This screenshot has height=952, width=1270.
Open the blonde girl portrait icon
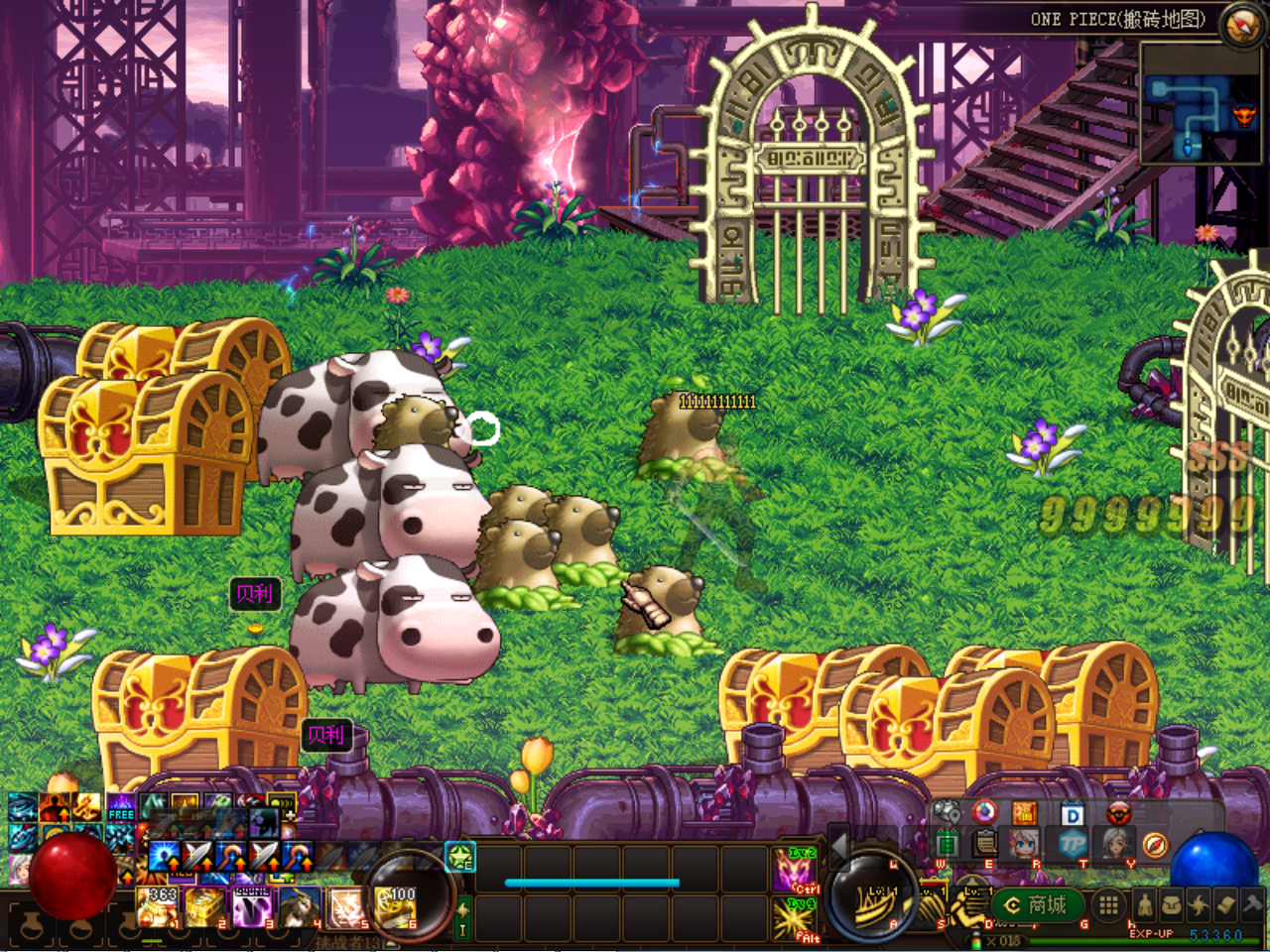click(1025, 845)
